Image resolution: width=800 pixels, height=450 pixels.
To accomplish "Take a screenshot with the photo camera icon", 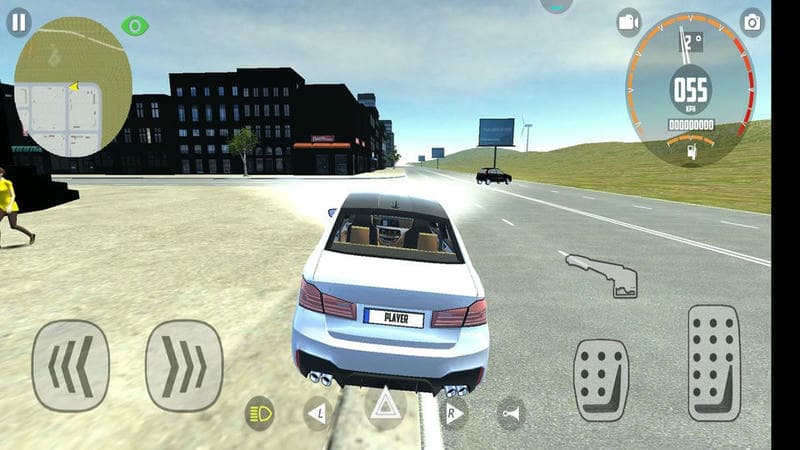I will (x=752, y=21).
